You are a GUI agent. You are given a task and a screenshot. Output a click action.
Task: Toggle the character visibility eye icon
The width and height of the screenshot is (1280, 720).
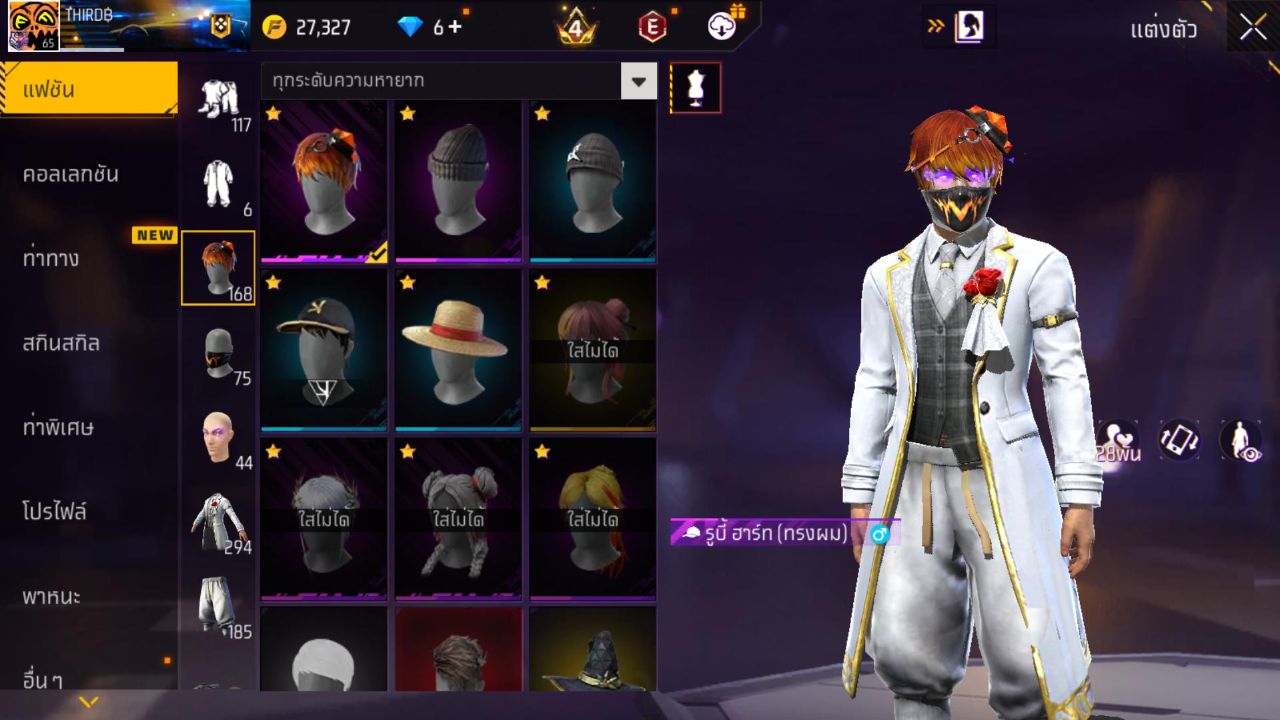(1240, 441)
